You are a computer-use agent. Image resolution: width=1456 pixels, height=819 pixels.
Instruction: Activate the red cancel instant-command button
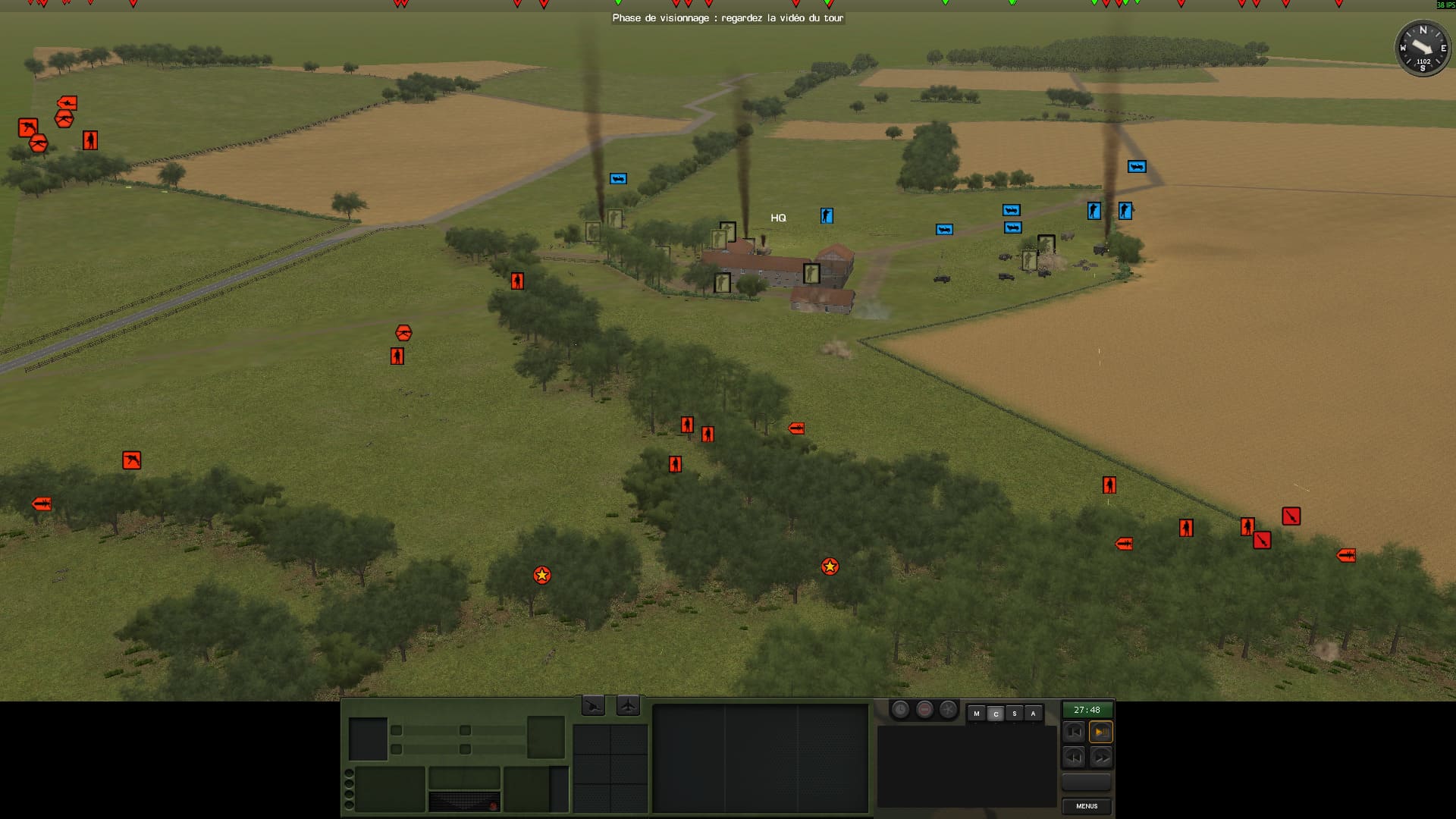[x=924, y=710]
